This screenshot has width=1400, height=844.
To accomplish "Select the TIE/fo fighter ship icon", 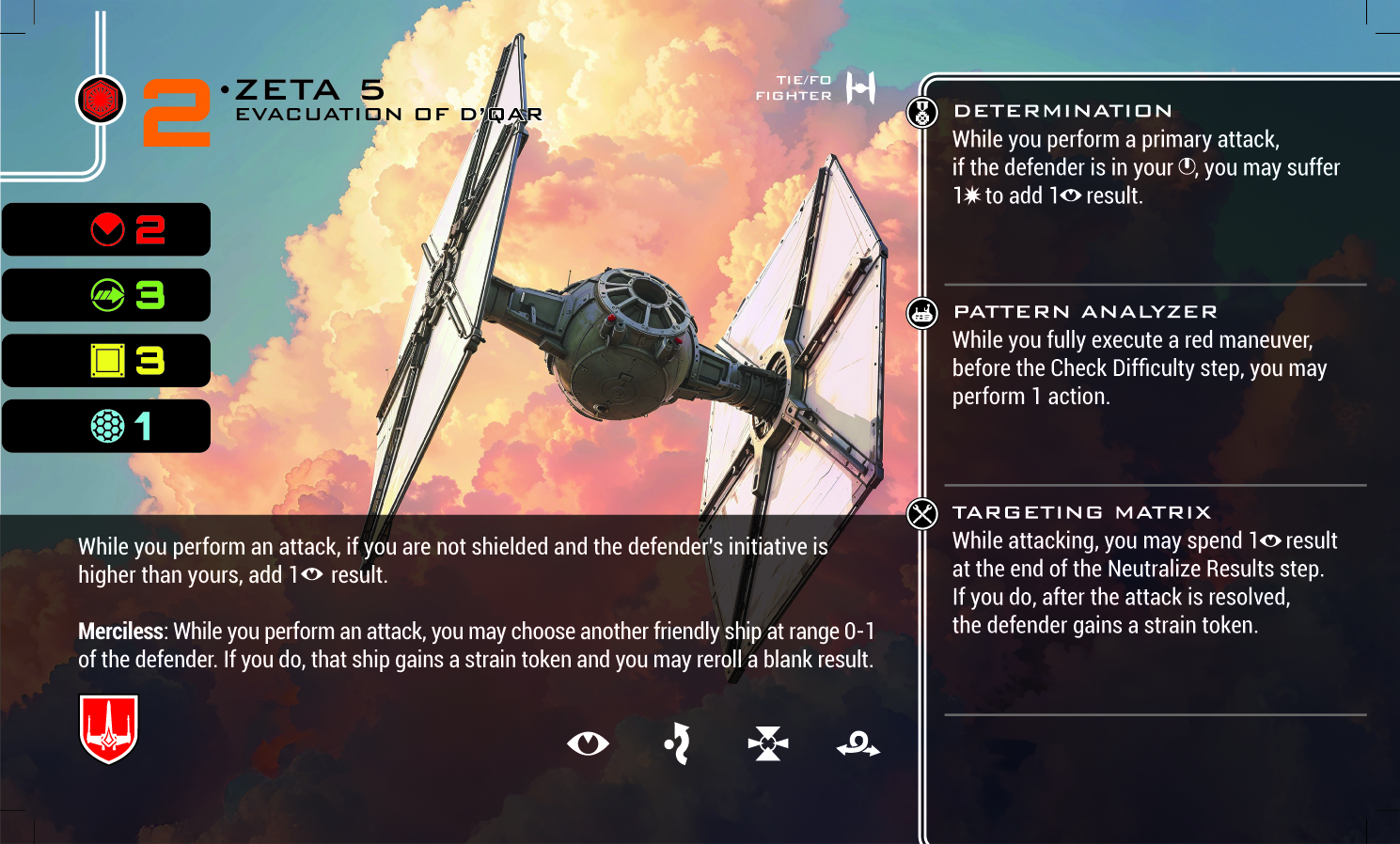I will click(860, 88).
